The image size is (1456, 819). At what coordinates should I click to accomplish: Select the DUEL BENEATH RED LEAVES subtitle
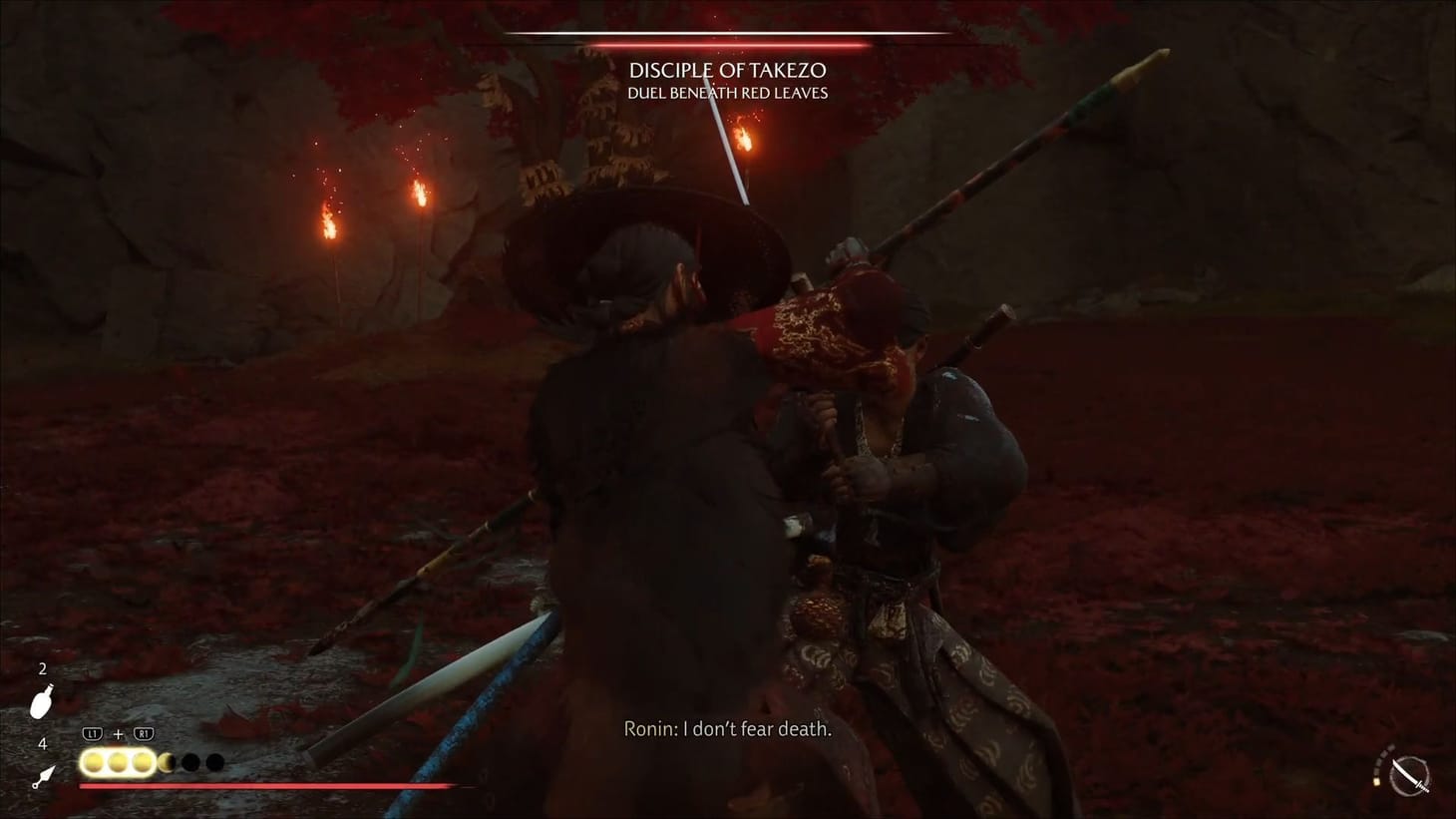point(727,92)
